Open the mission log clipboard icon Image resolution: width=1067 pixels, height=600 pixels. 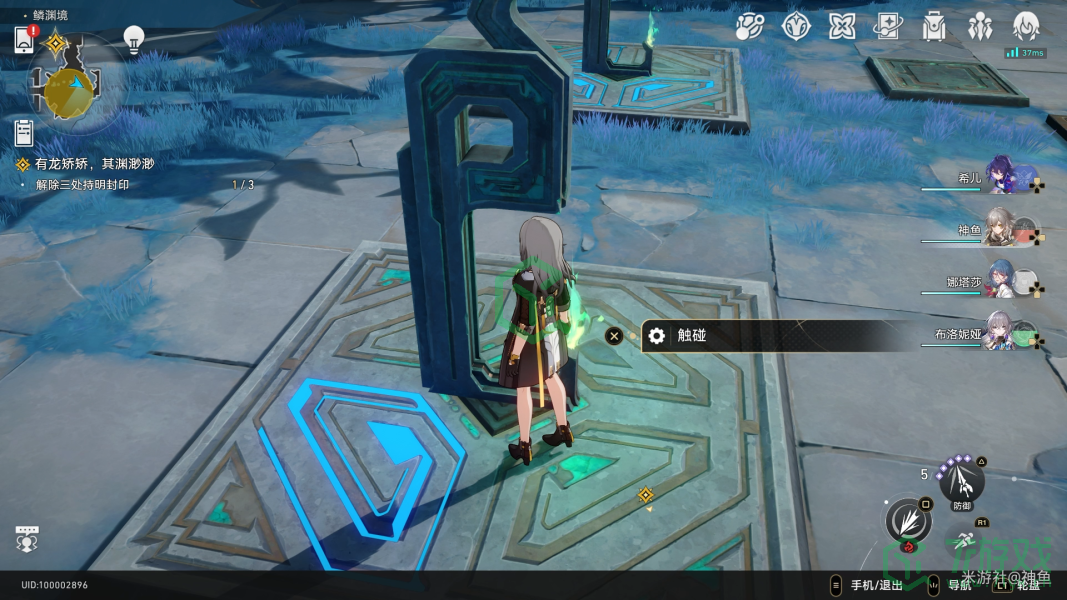(24, 133)
